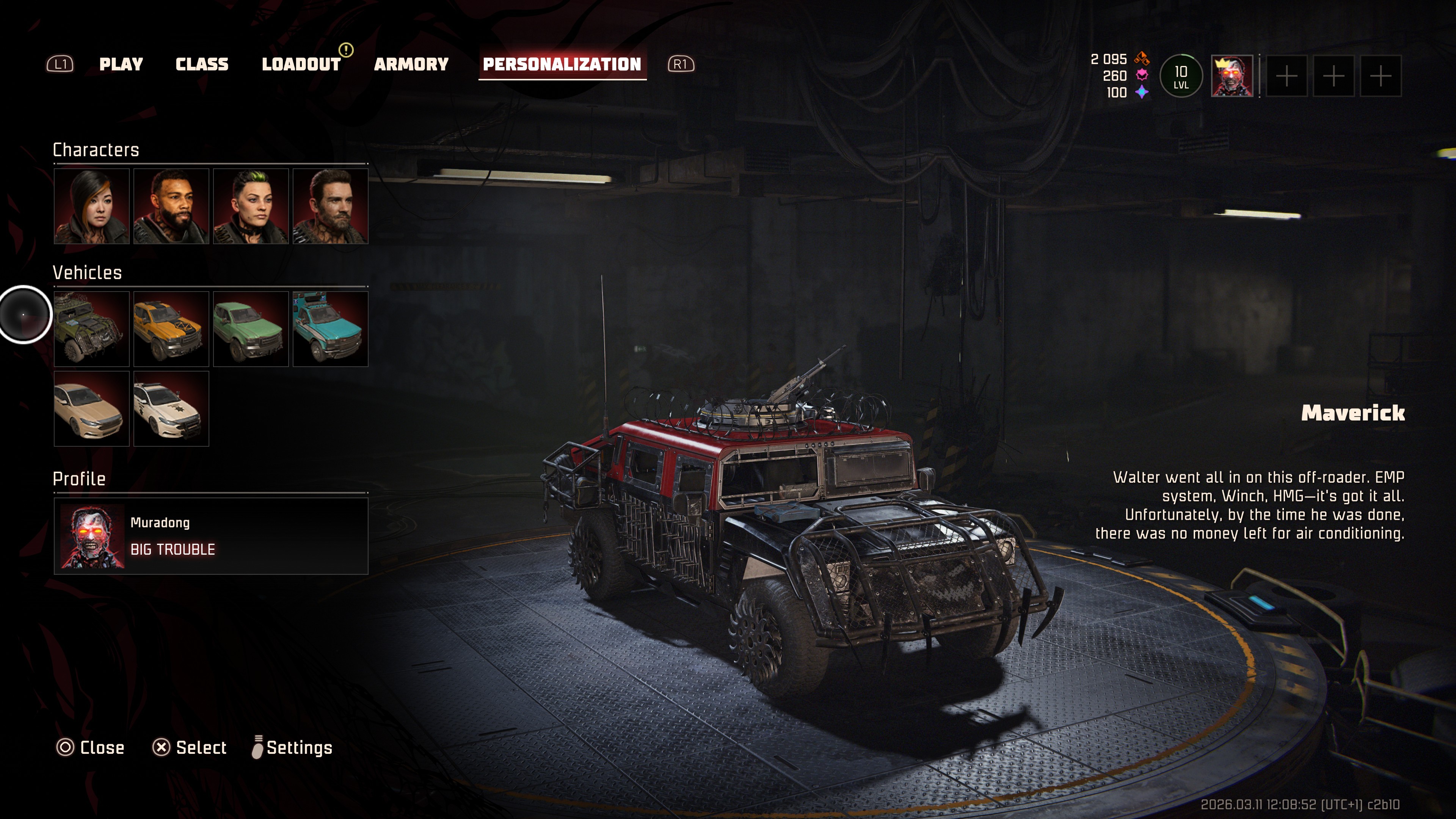
Task: Select the yellow and black pickup truck
Action: click(x=171, y=329)
